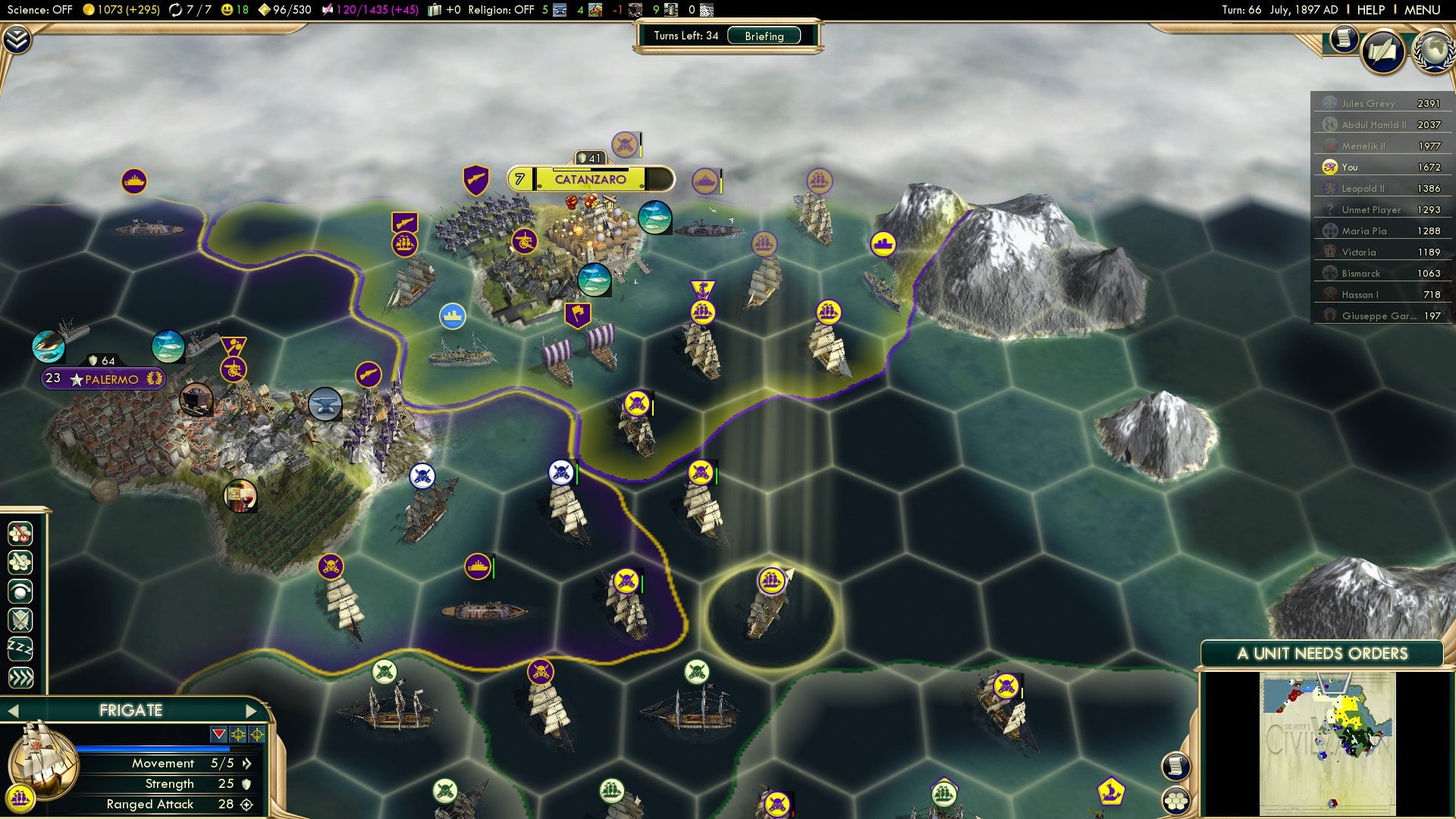Click the gold coin icon showing 1073
This screenshot has height=819, width=1456.
[x=90, y=10]
